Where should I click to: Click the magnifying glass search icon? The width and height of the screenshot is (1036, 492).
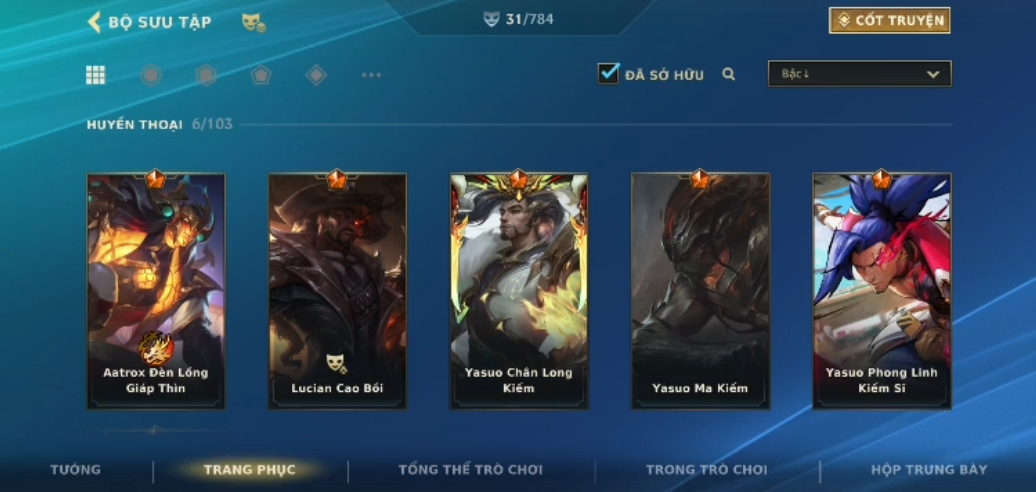(729, 74)
